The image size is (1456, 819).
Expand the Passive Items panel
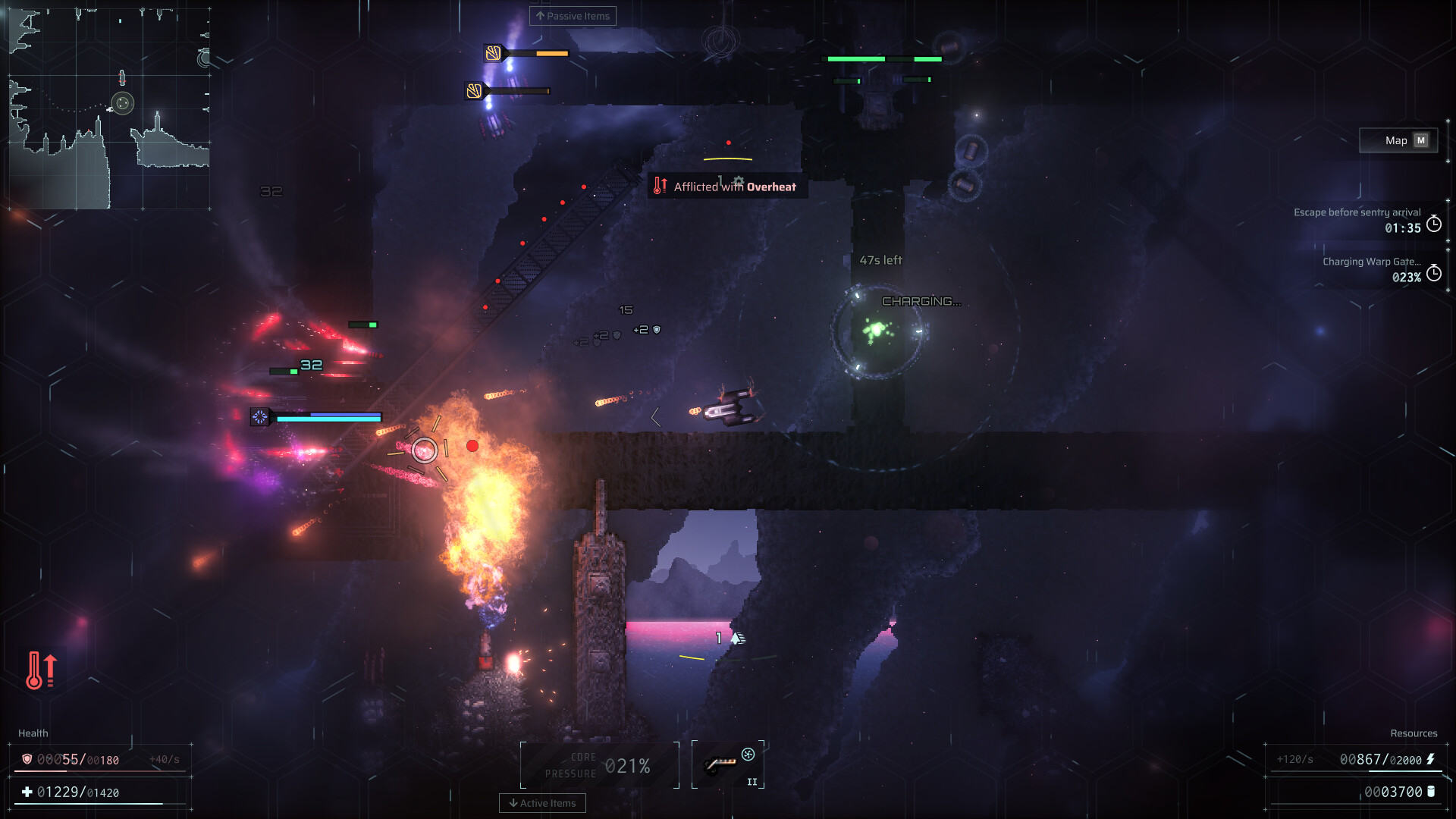pos(572,16)
